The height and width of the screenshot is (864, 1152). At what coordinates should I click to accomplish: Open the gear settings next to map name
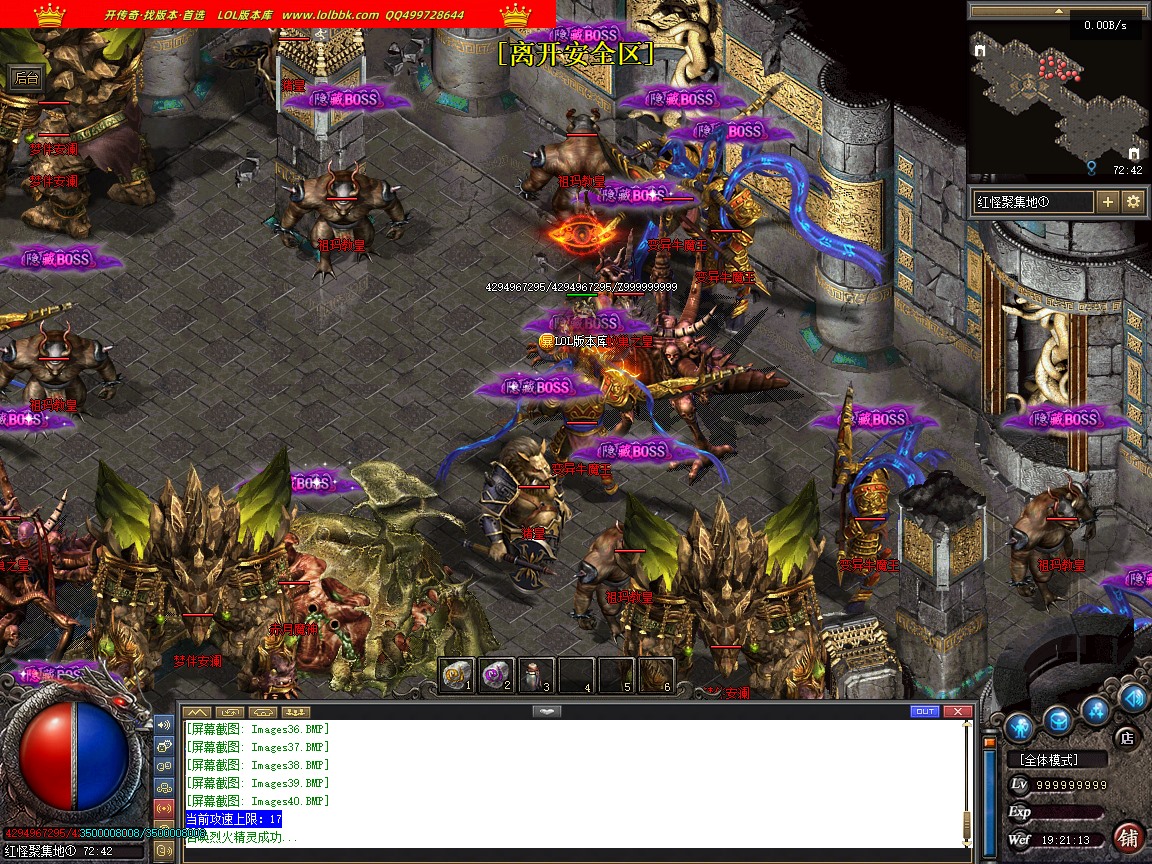pyautogui.click(x=1134, y=202)
